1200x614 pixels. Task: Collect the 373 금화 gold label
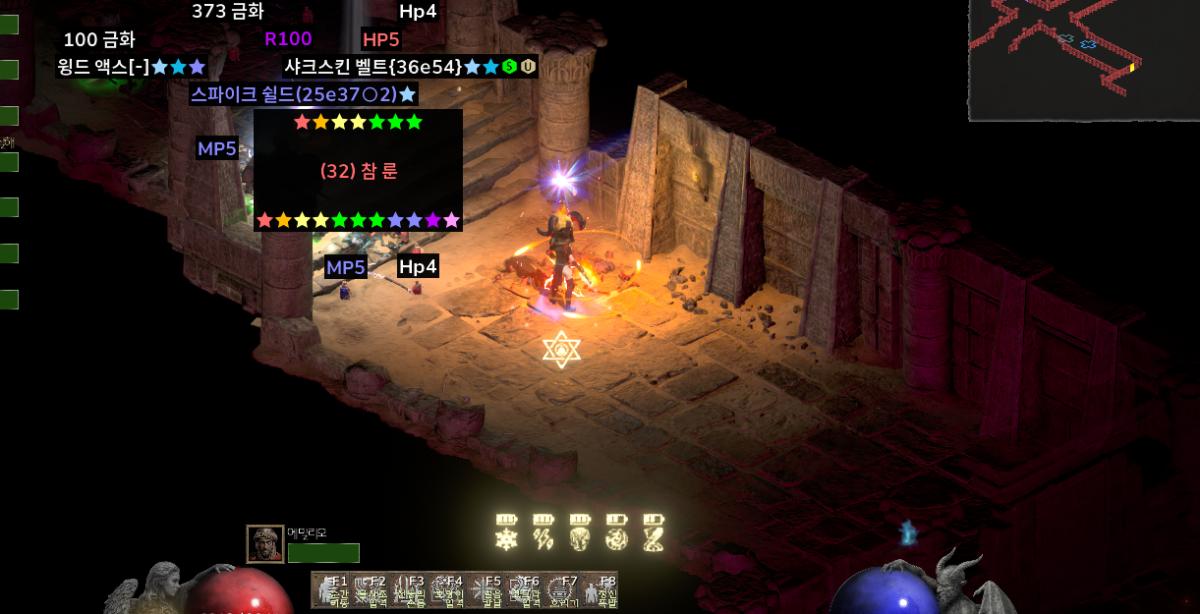click(x=228, y=12)
